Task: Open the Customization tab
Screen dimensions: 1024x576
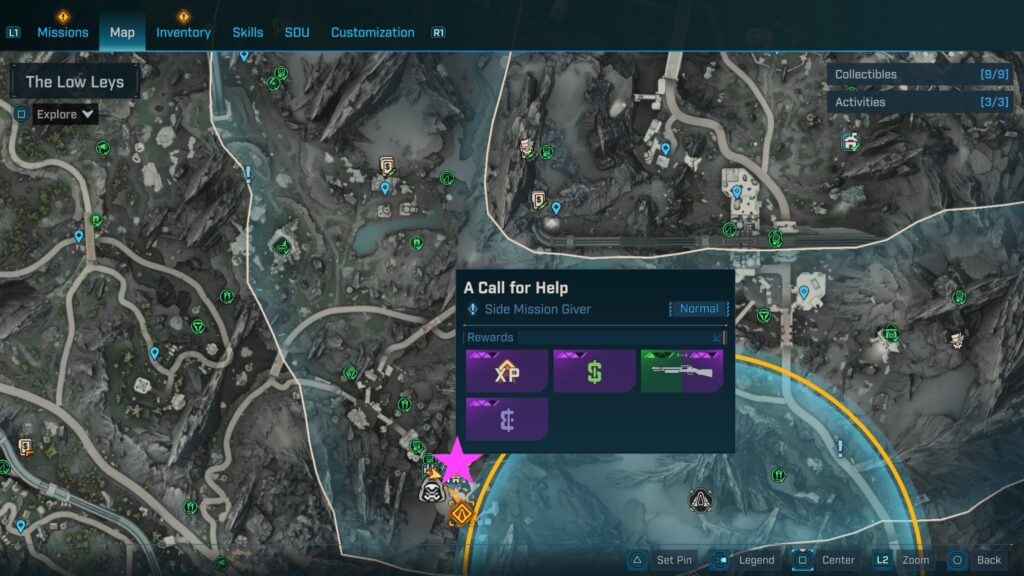Action: tap(372, 32)
